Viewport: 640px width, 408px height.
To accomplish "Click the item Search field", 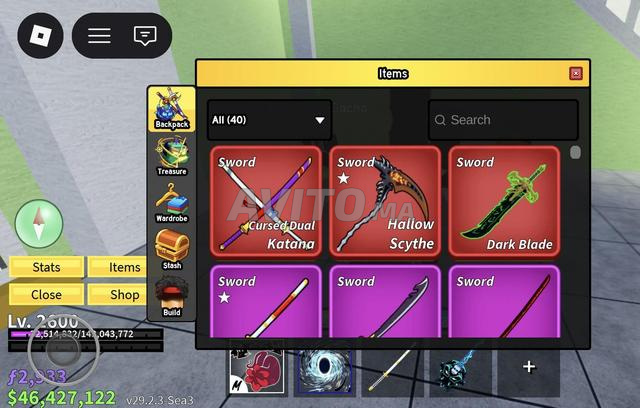I will [x=503, y=120].
